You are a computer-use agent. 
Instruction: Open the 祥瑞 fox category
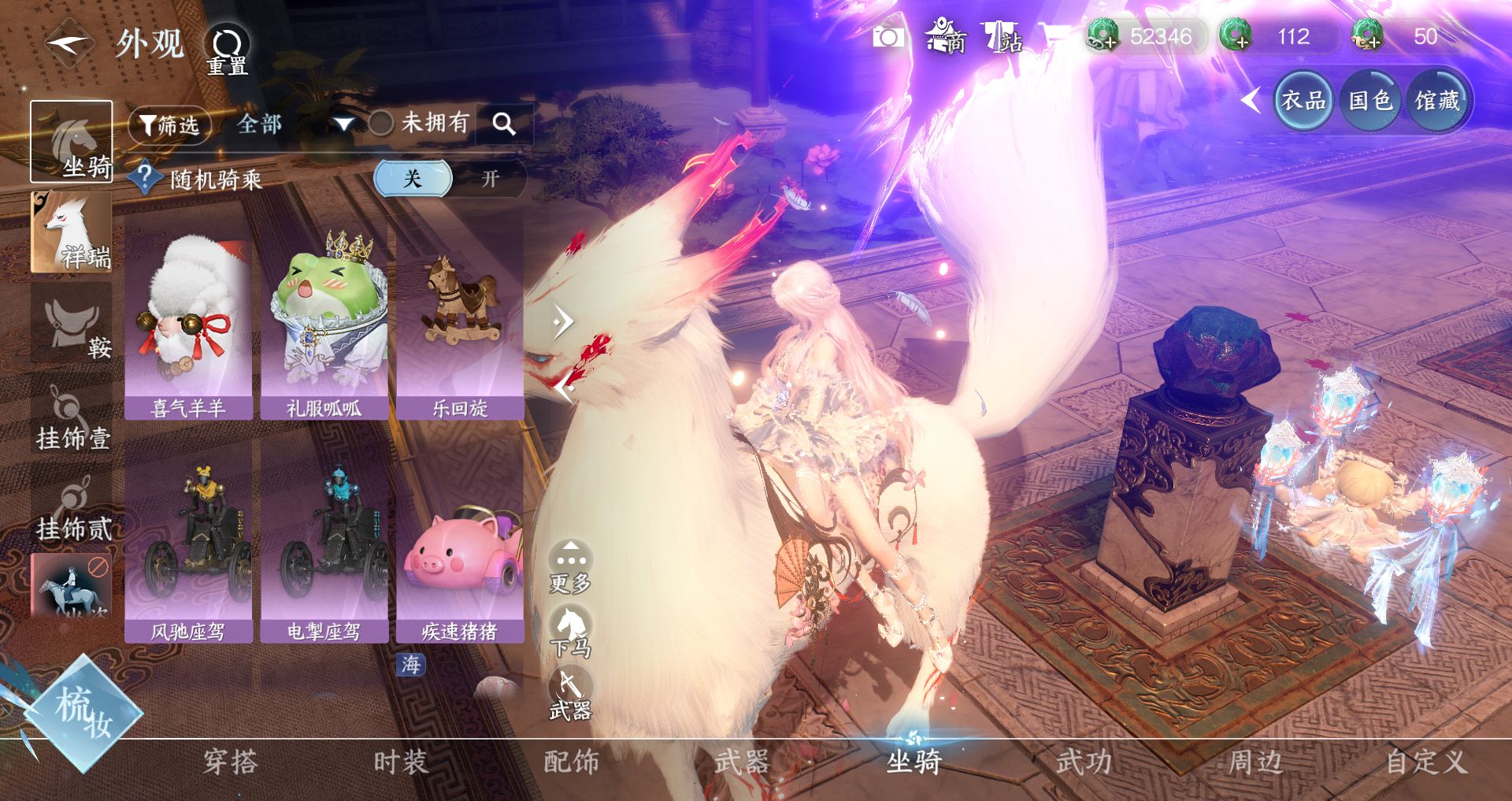pyautogui.click(x=71, y=232)
